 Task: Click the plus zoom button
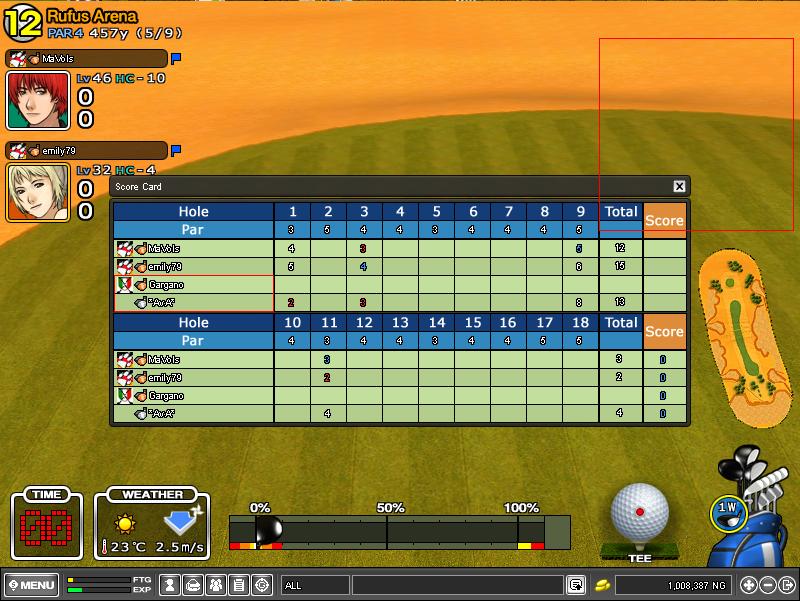pyautogui.click(x=749, y=585)
